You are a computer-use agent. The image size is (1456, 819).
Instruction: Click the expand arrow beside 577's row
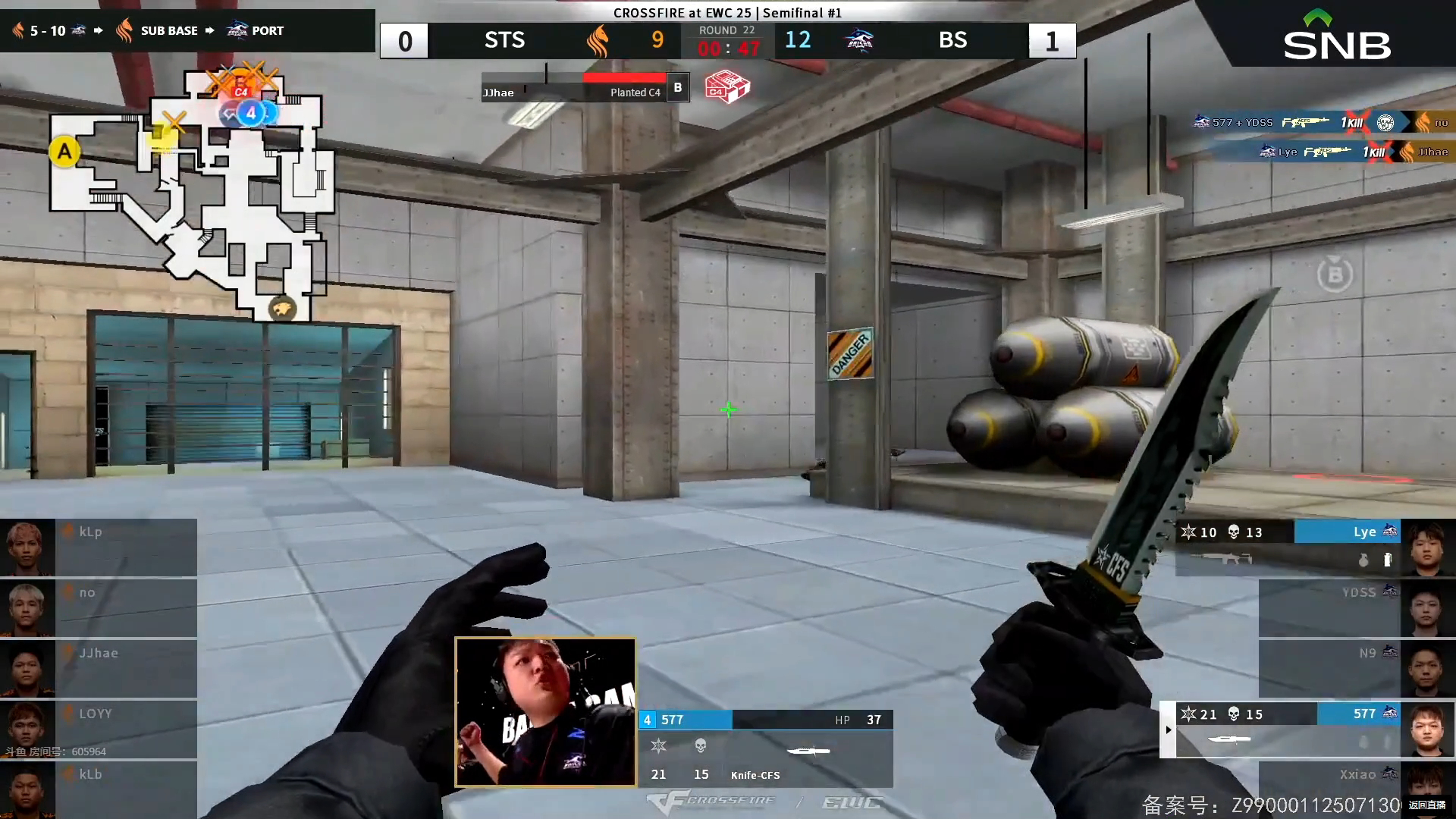coord(1168,730)
